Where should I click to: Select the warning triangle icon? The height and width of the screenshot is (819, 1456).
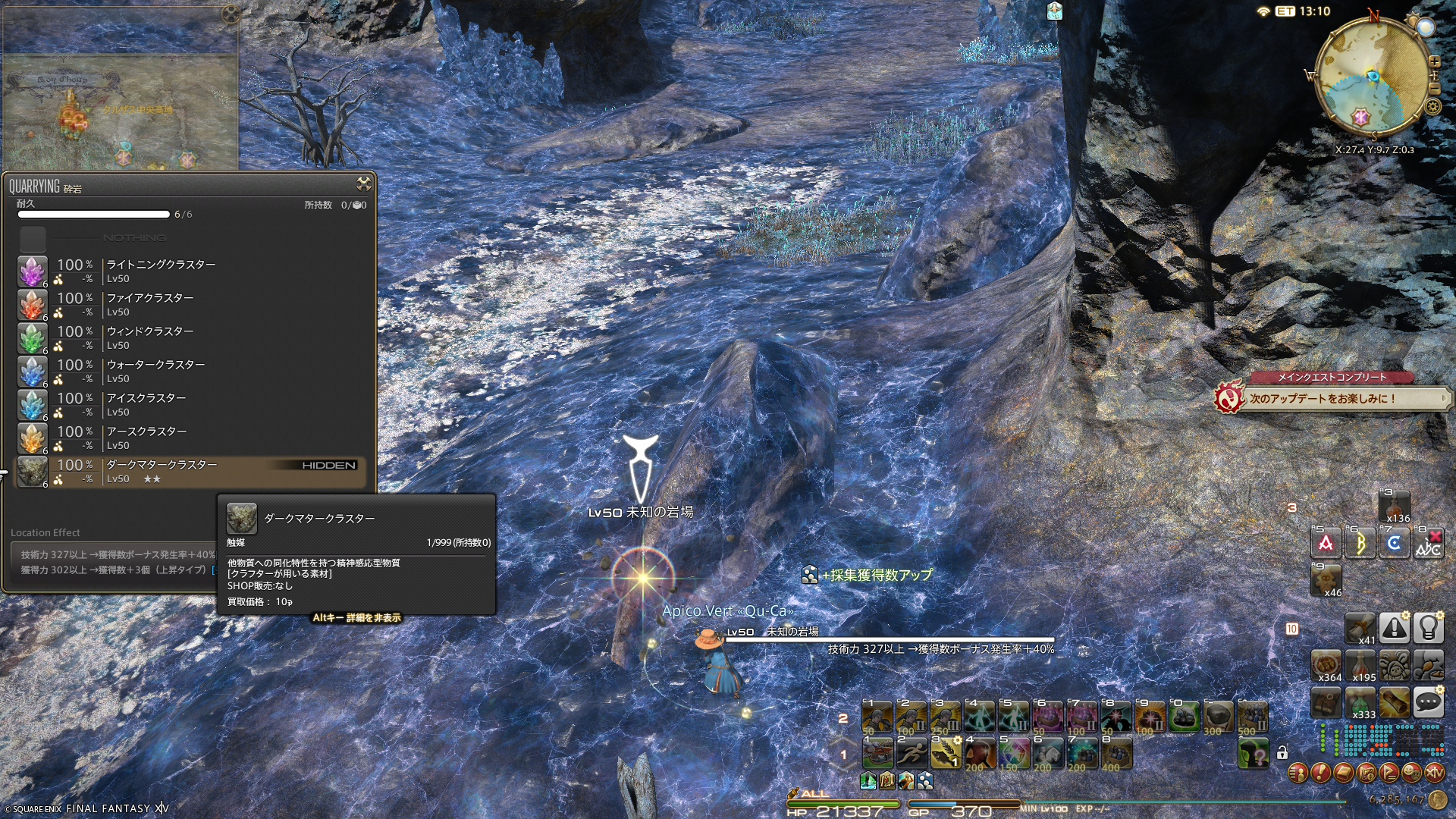click(x=1394, y=628)
